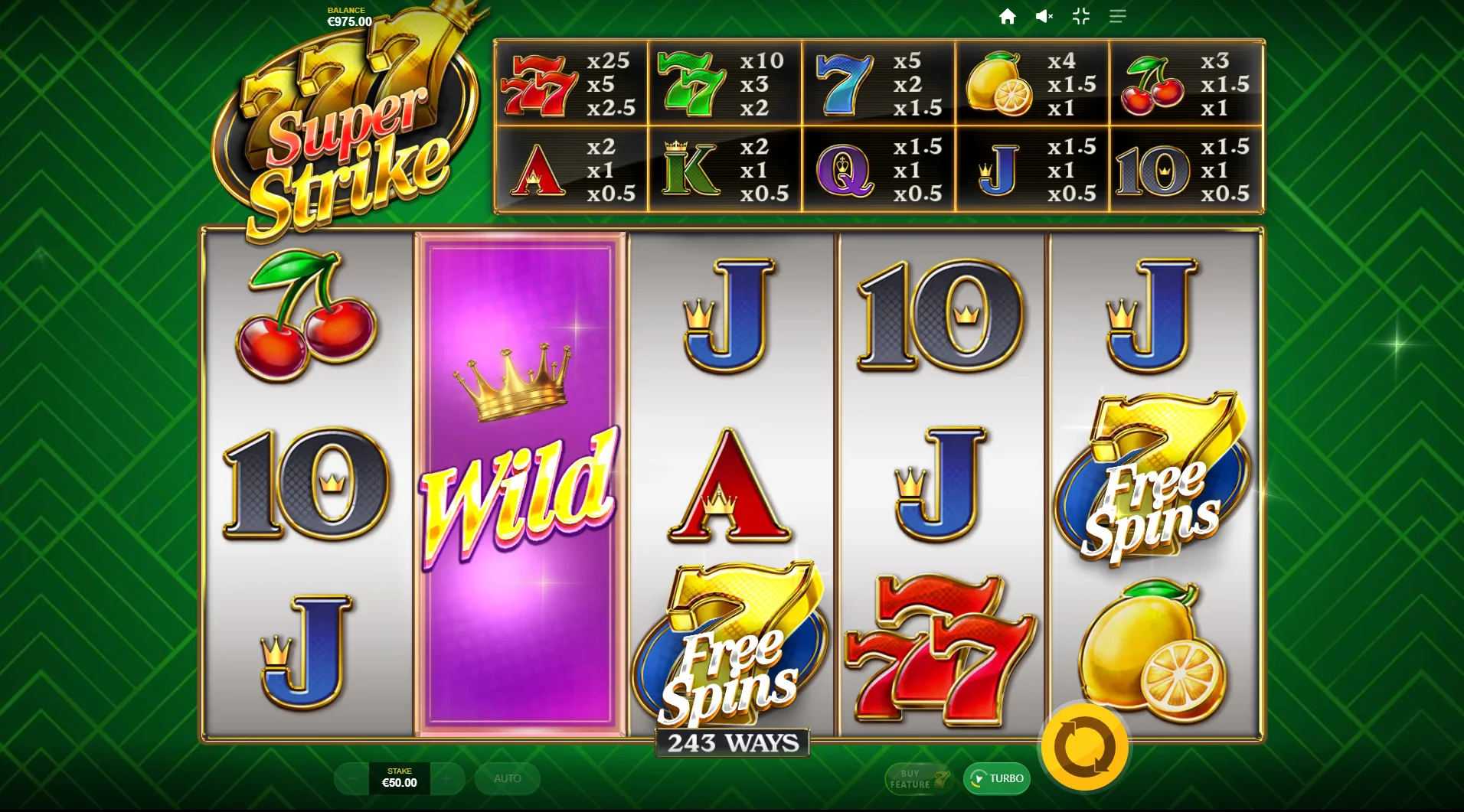This screenshot has height=812, width=1464.
Task: Toggle Turbo spin mode
Action: pos(996,778)
